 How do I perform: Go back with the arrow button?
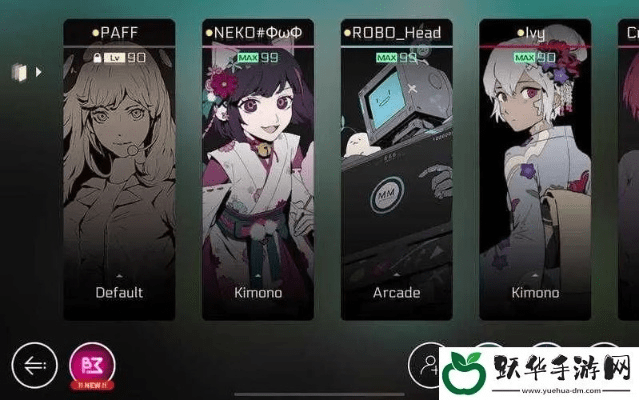click(34, 365)
